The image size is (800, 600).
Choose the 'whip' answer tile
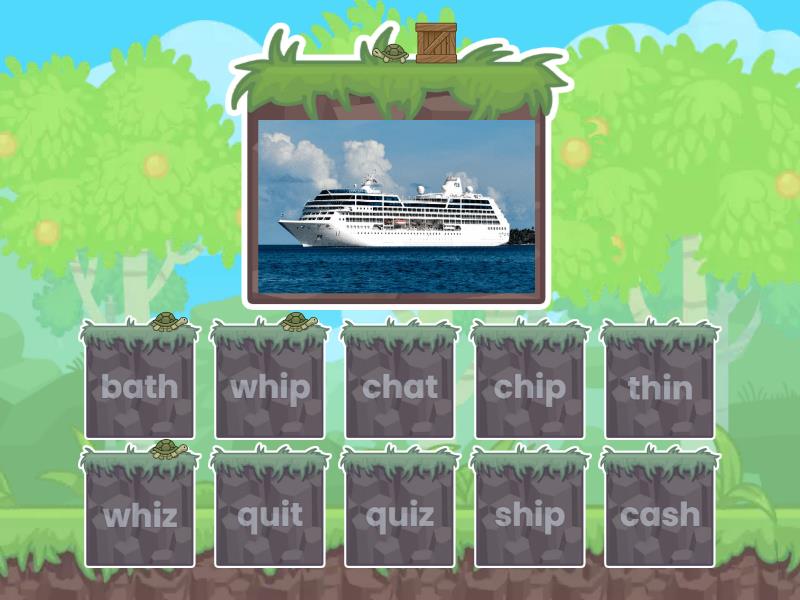click(270, 385)
